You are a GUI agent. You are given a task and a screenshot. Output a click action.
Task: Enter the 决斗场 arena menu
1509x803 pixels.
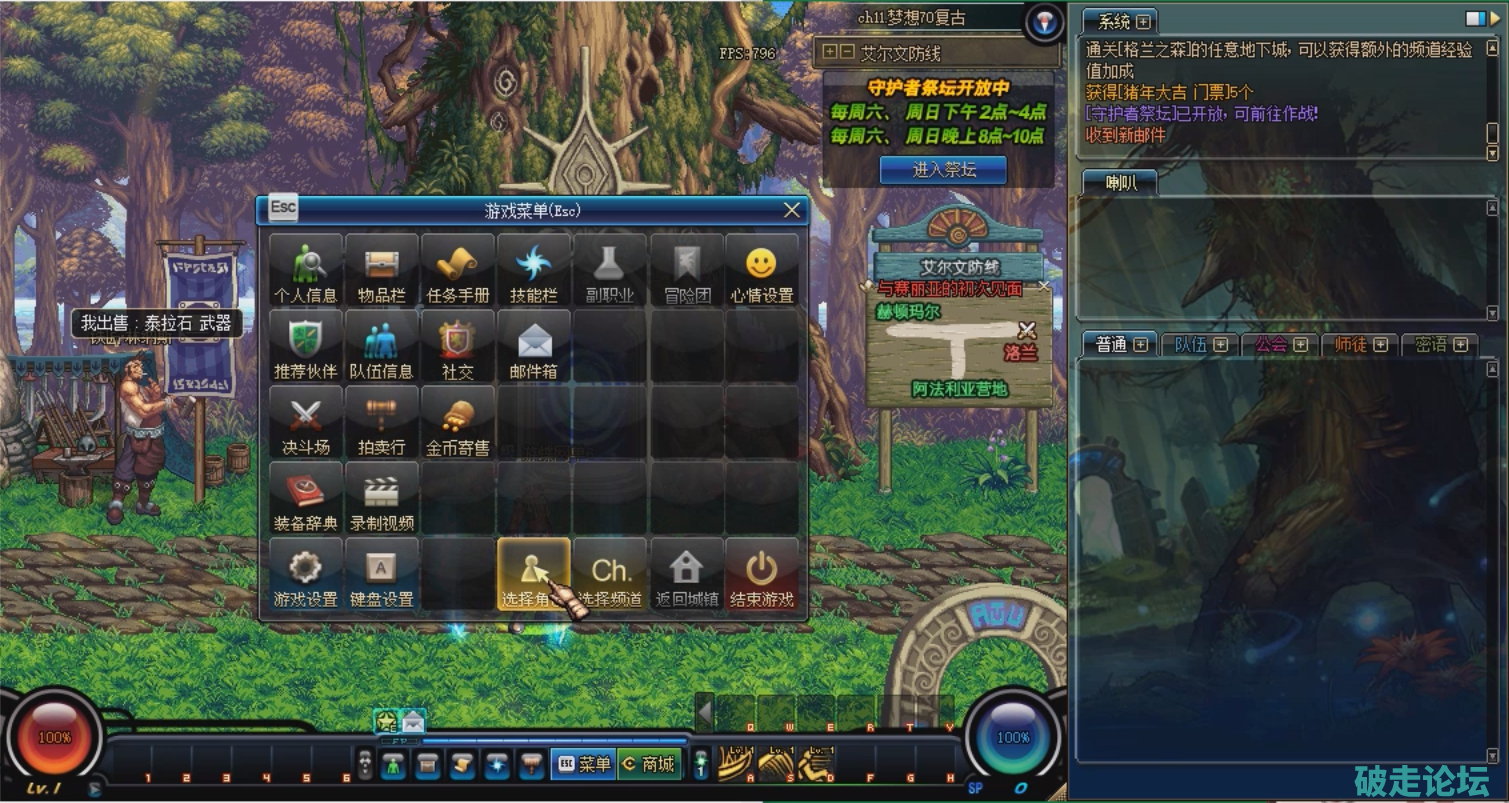point(306,423)
